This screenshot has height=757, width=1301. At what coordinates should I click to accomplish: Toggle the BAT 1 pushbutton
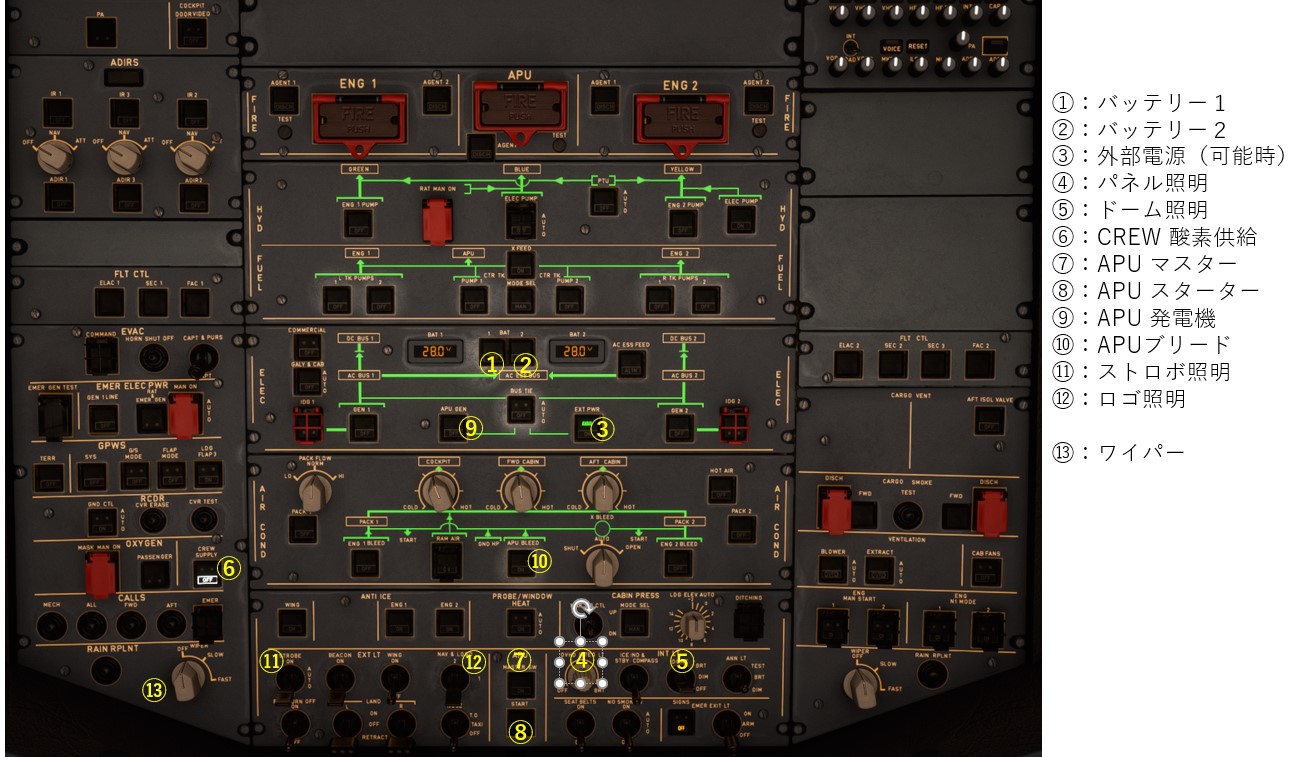pos(491,350)
